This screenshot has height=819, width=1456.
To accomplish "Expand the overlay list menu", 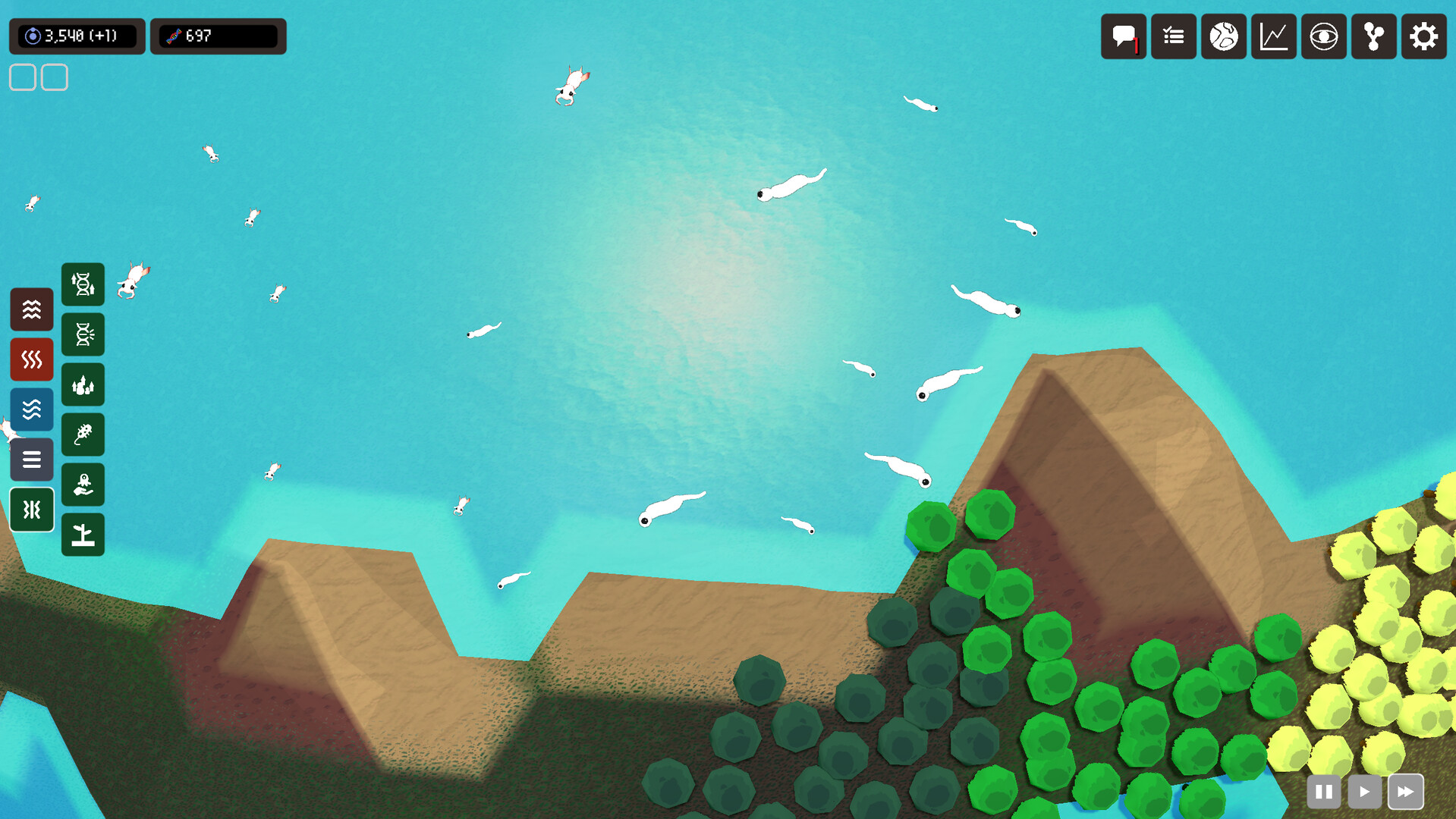I will point(32,460).
